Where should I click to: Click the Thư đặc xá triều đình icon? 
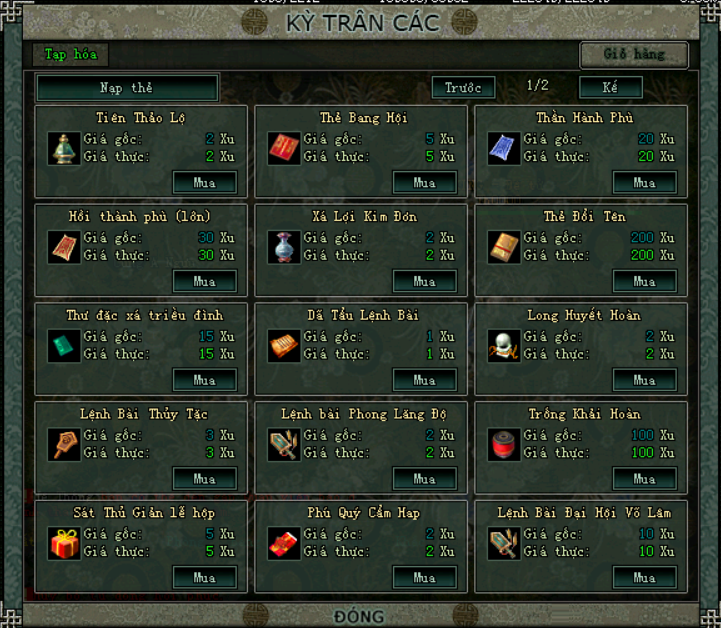coord(64,346)
